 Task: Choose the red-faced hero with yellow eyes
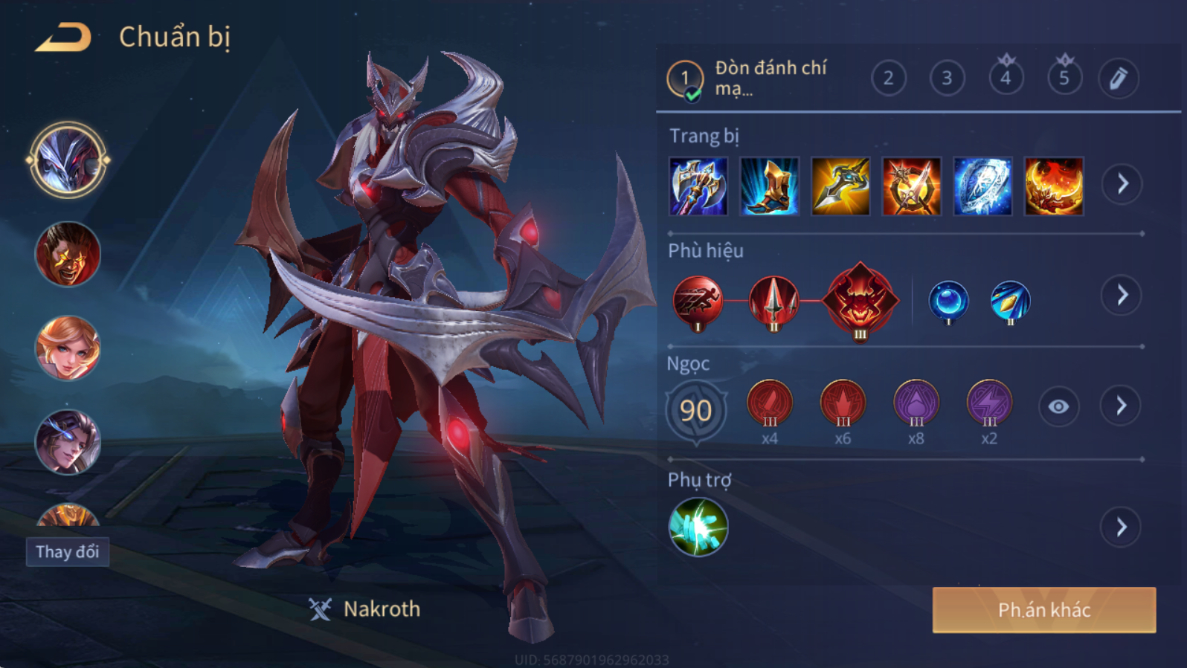(68, 254)
